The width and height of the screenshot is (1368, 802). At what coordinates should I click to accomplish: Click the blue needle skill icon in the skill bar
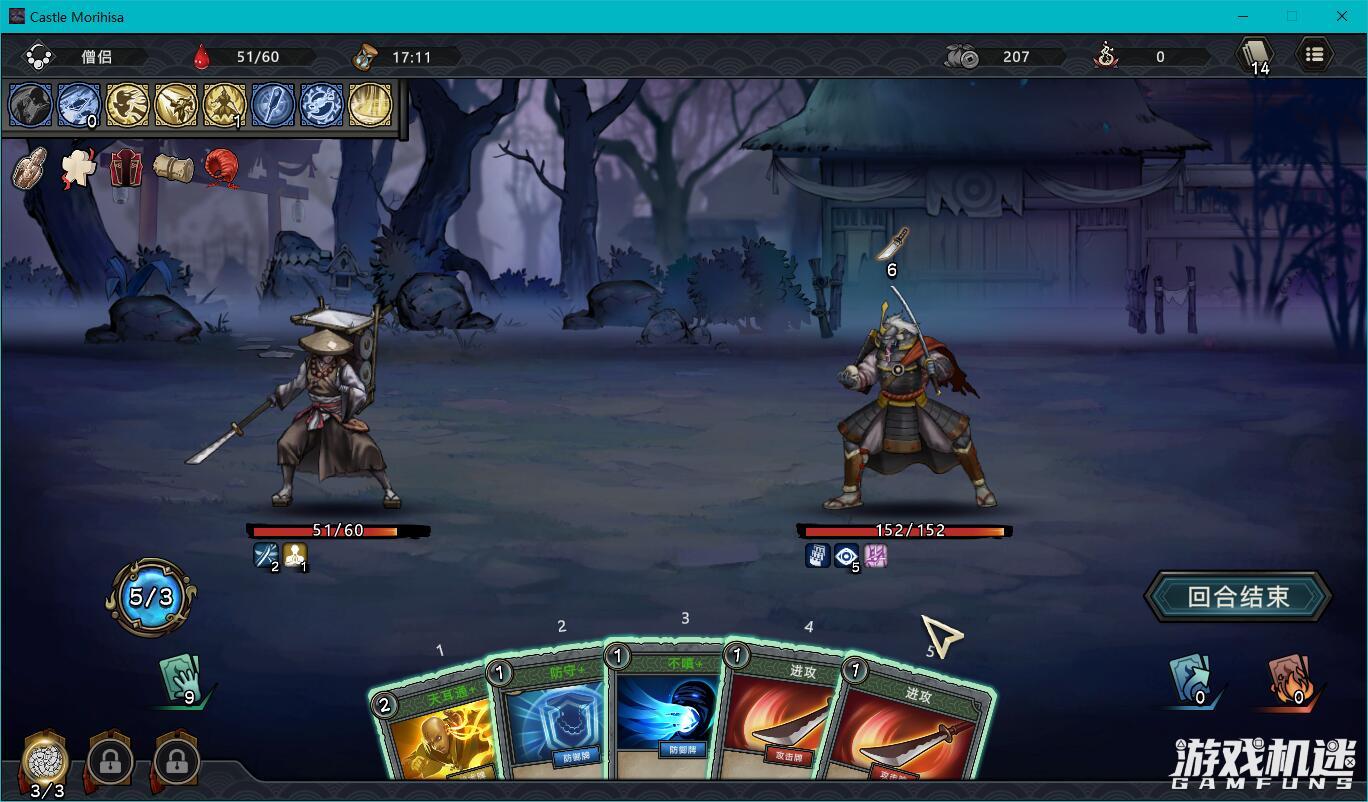click(274, 105)
